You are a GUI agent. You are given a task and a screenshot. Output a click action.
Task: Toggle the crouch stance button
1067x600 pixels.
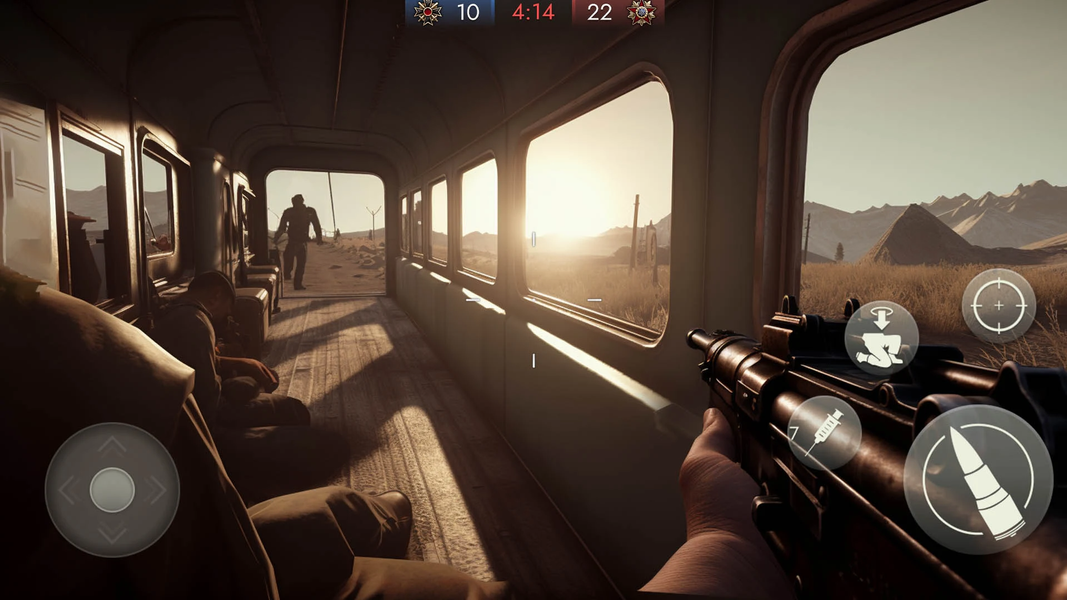pos(881,337)
